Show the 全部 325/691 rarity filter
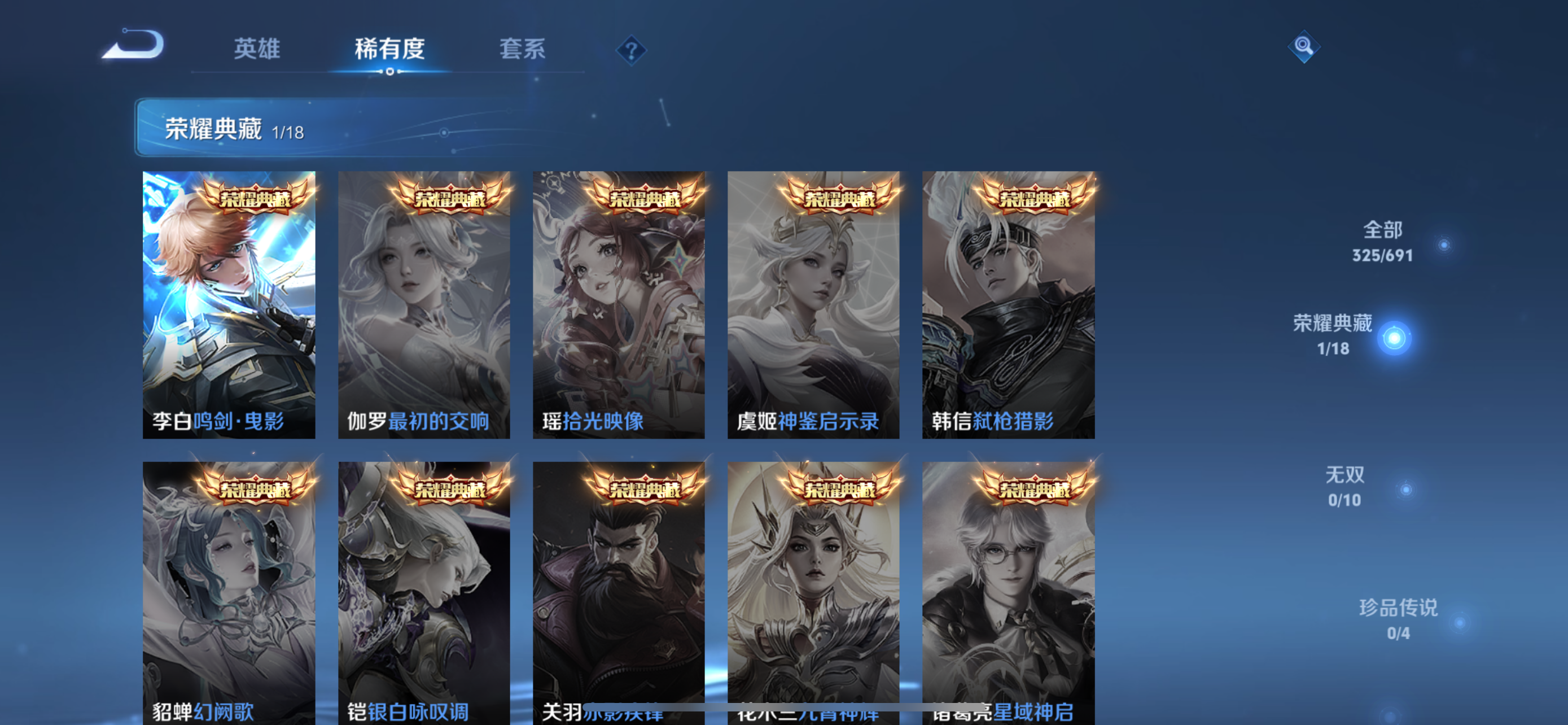Image resolution: width=1568 pixels, height=725 pixels. pos(1382,242)
